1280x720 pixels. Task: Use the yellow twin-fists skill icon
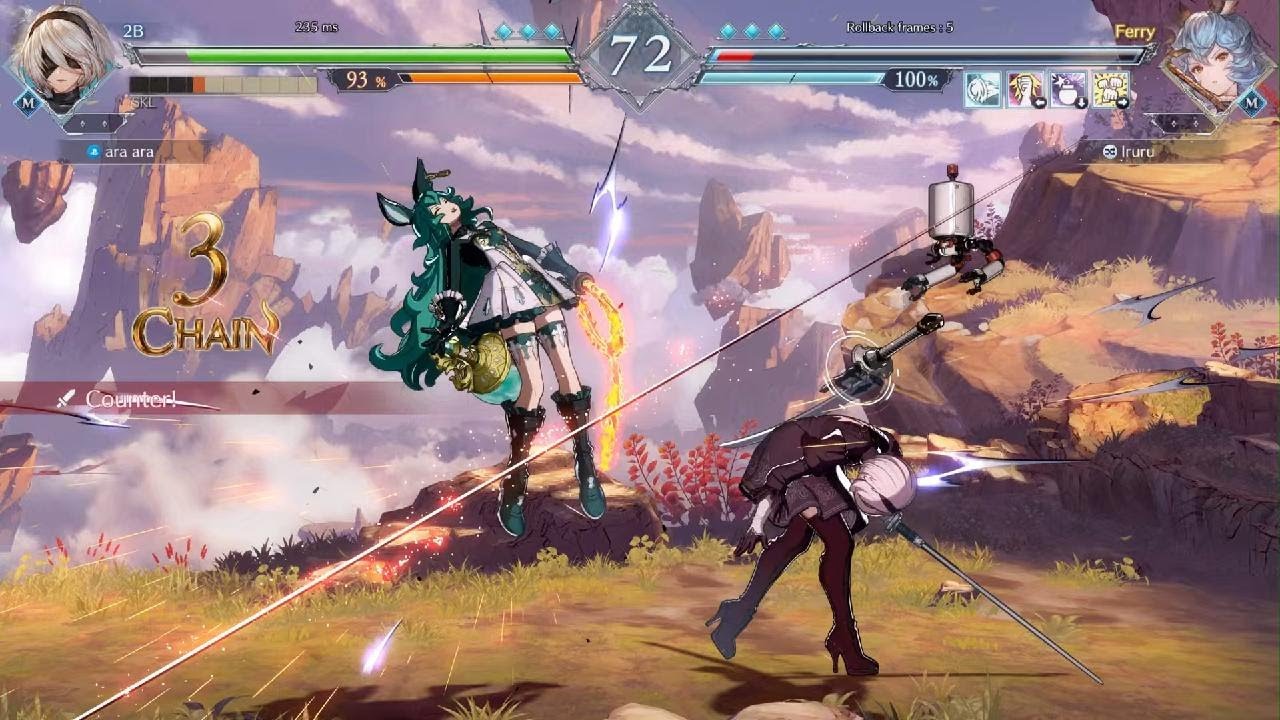coord(1110,89)
